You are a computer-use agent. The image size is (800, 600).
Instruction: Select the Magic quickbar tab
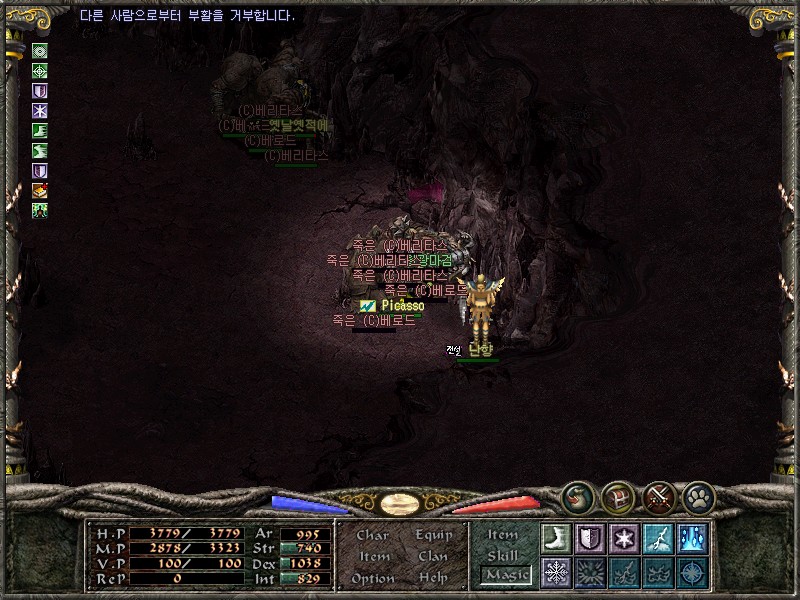[x=505, y=575]
